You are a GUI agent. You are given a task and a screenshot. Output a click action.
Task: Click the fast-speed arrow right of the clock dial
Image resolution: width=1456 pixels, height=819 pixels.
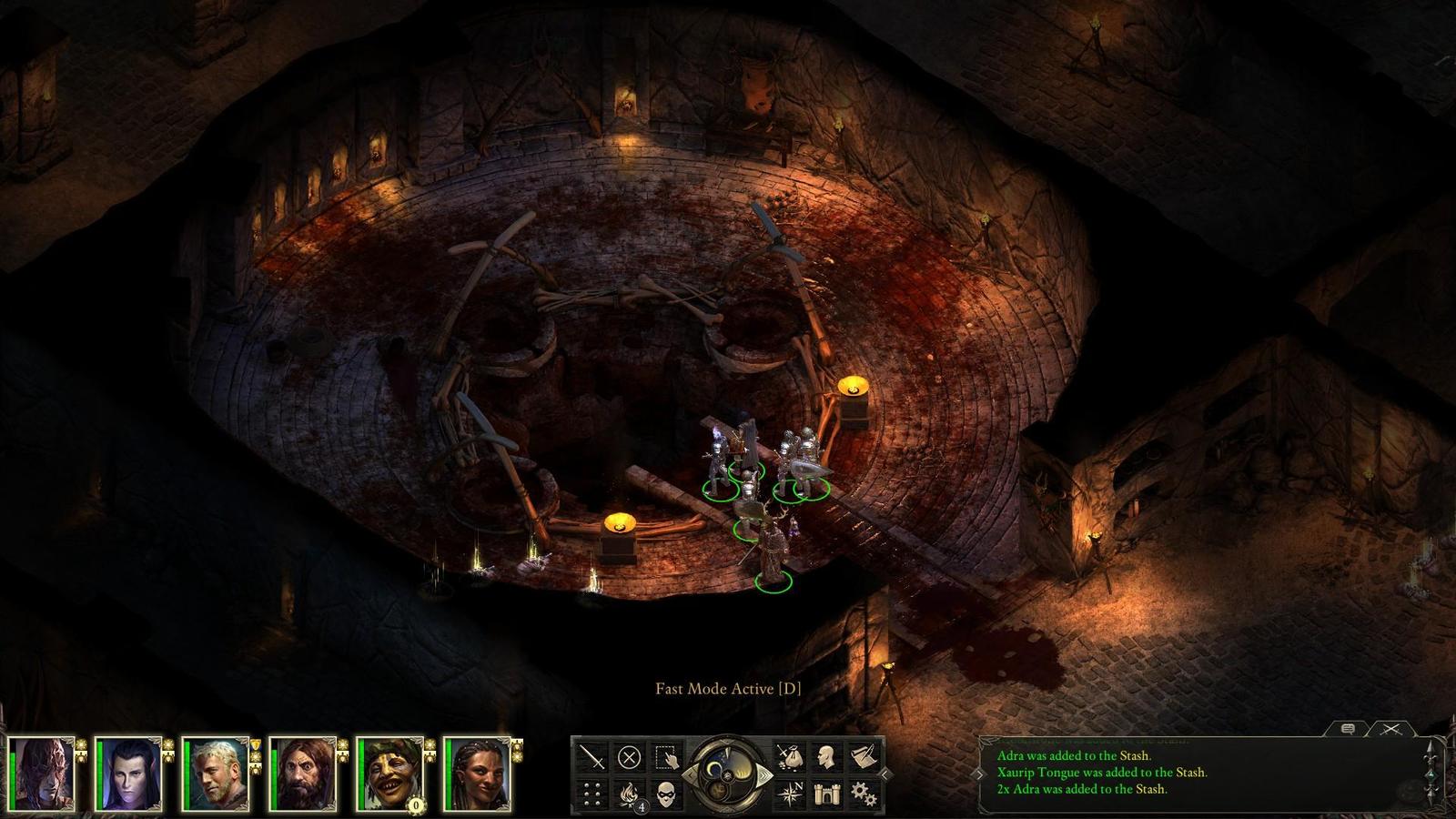click(x=766, y=775)
